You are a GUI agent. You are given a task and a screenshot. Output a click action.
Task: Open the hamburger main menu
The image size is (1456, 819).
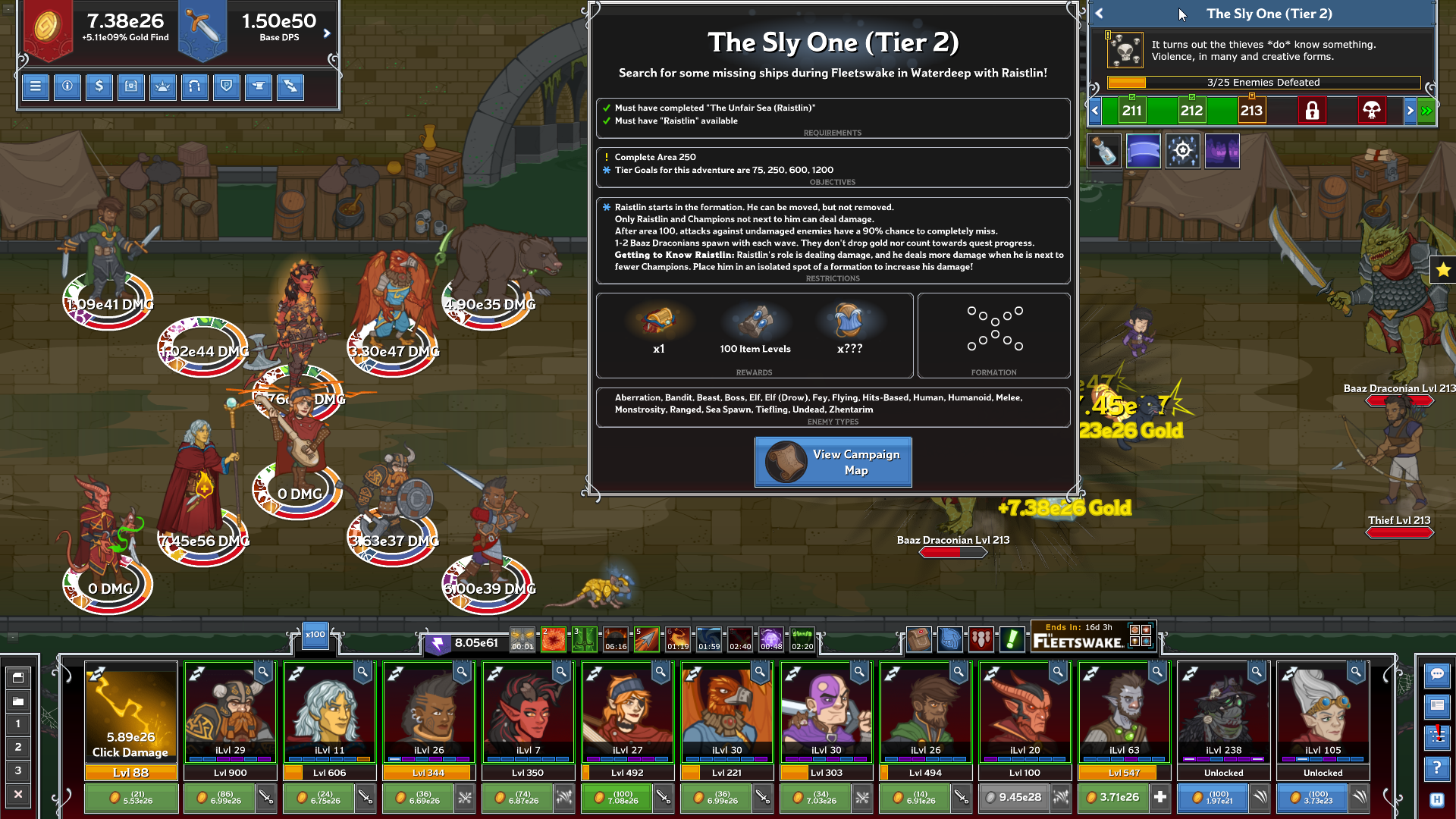point(35,86)
